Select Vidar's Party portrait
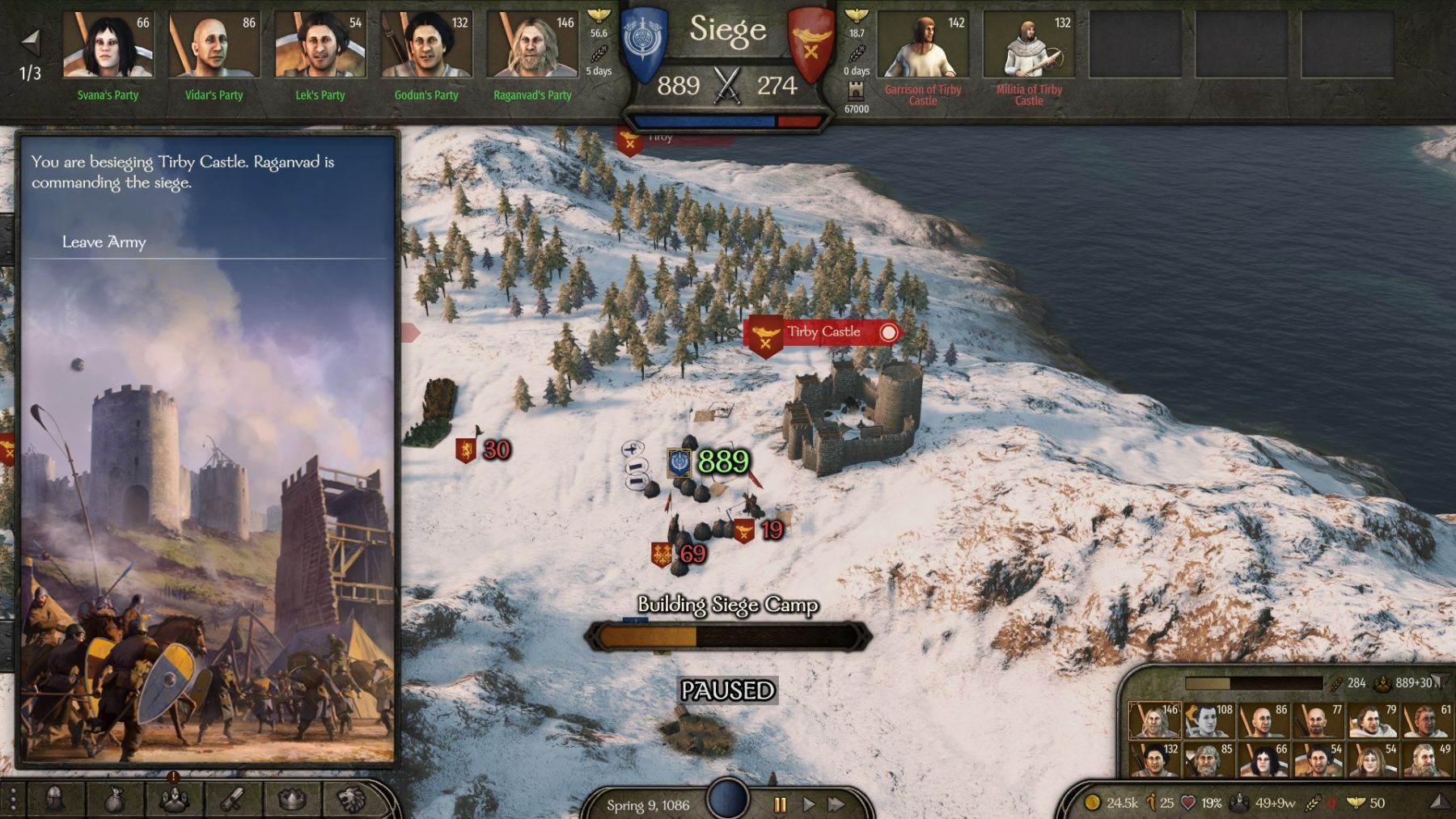 [x=214, y=46]
